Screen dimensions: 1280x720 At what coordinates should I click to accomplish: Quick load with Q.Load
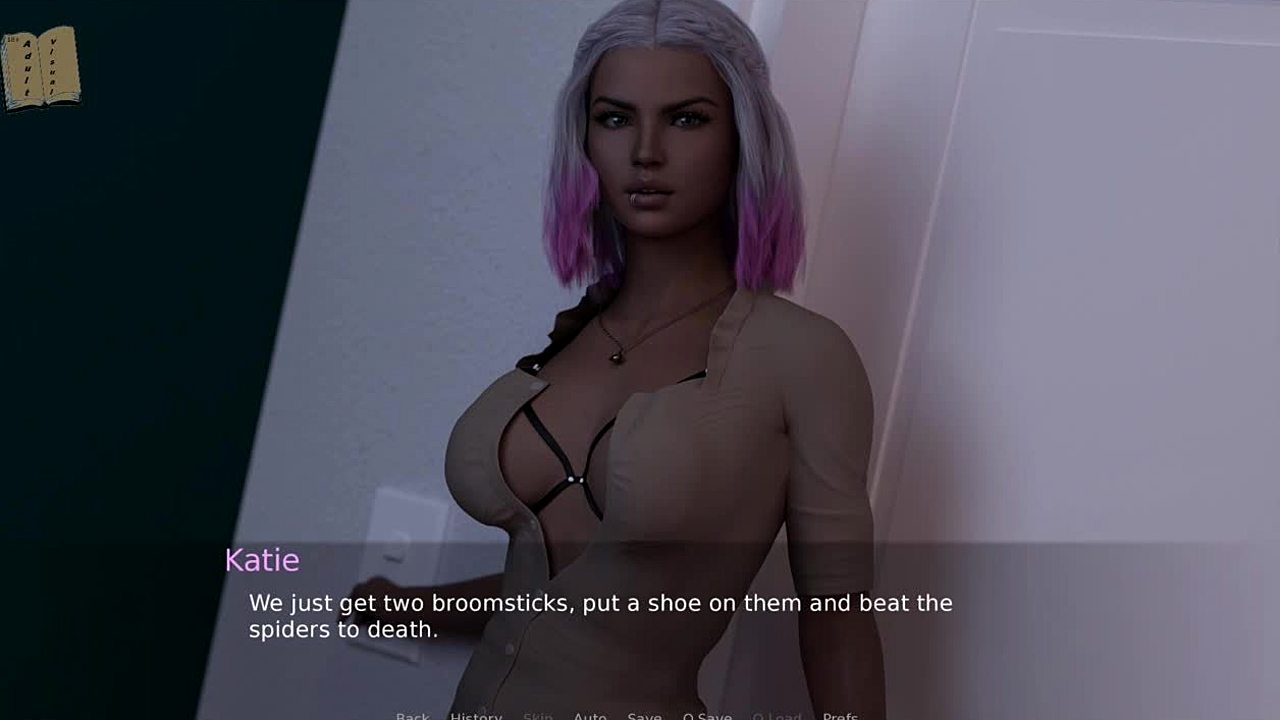[777, 716]
